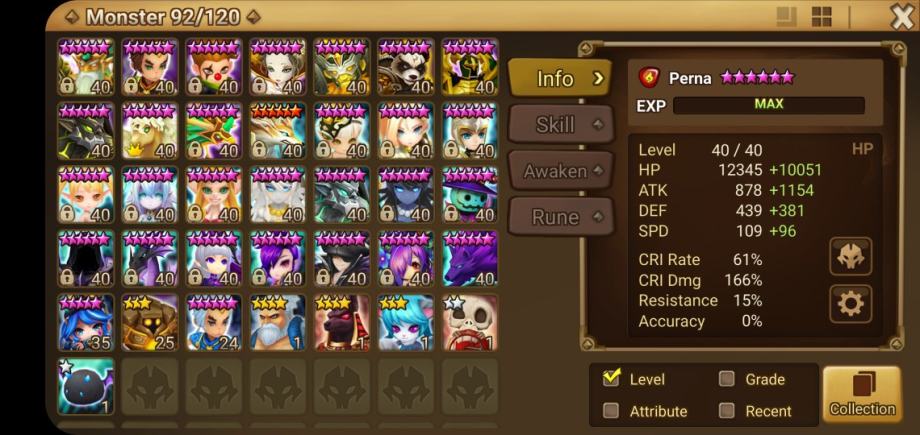Pick the purple wolf monster
The height and width of the screenshot is (435, 920).
[x=470, y=258]
